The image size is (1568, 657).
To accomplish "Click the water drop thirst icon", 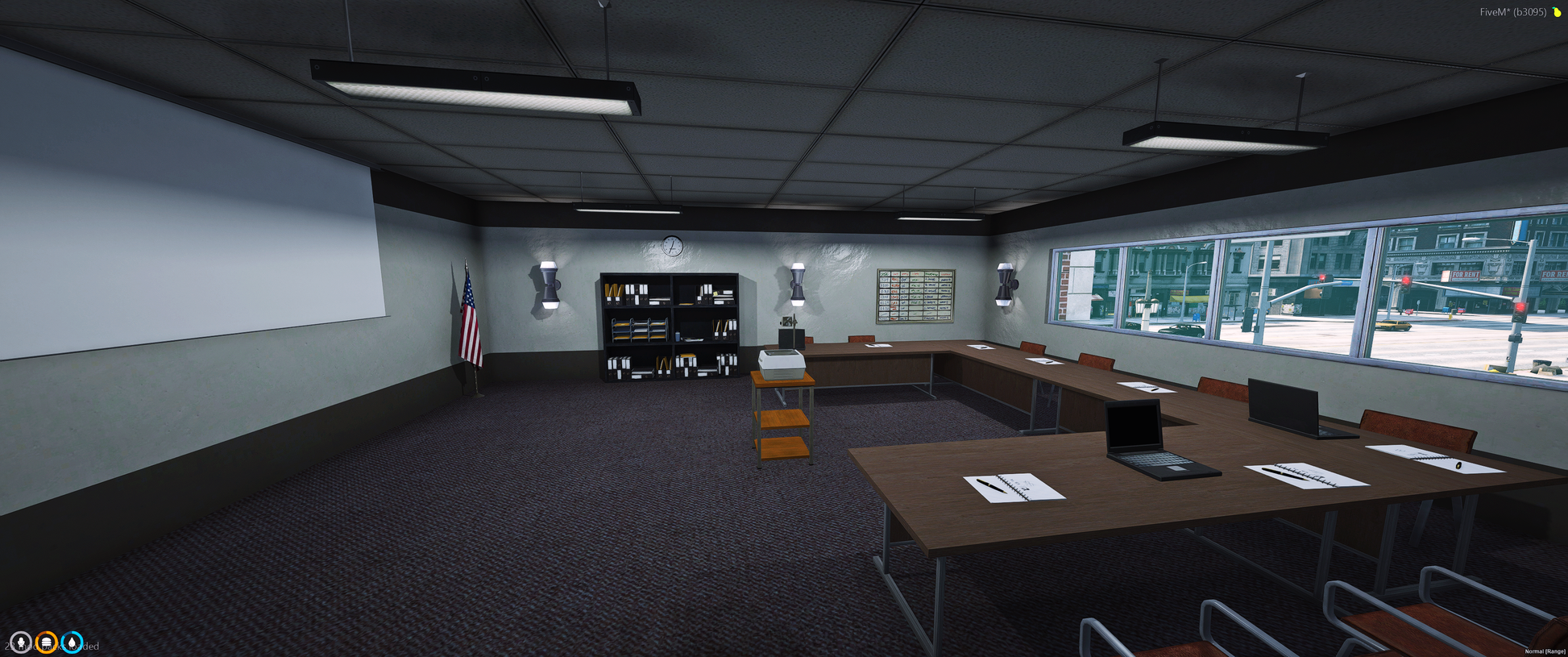I will click(72, 642).
